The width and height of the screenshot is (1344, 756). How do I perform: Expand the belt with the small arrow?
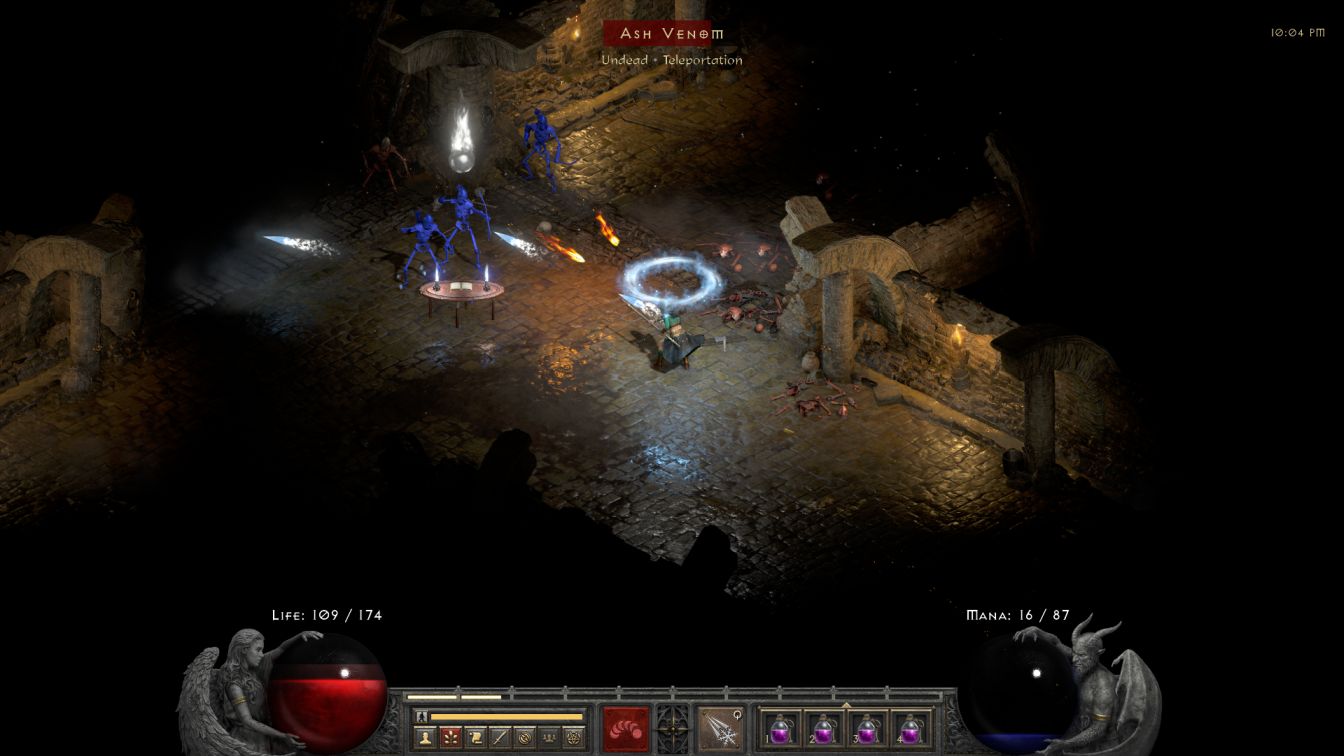(x=846, y=704)
